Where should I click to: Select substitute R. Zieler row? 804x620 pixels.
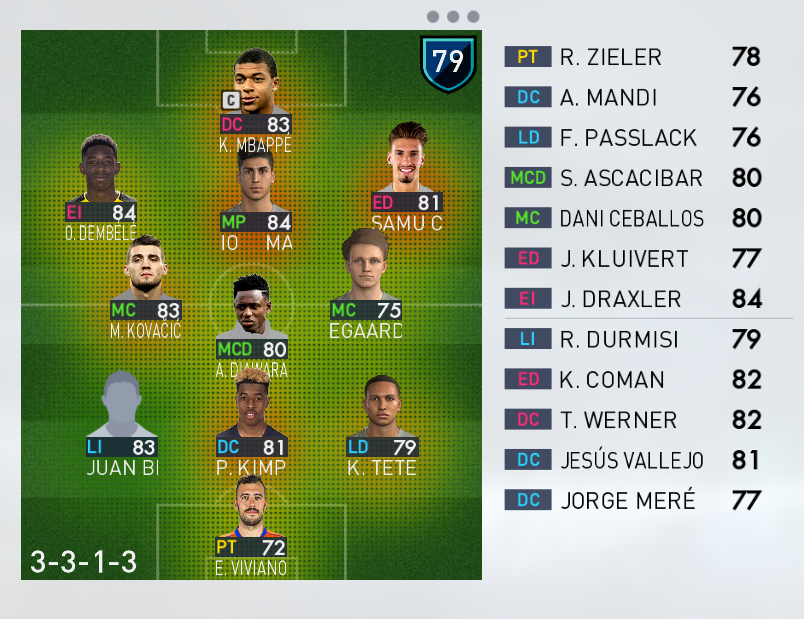pos(635,57)
